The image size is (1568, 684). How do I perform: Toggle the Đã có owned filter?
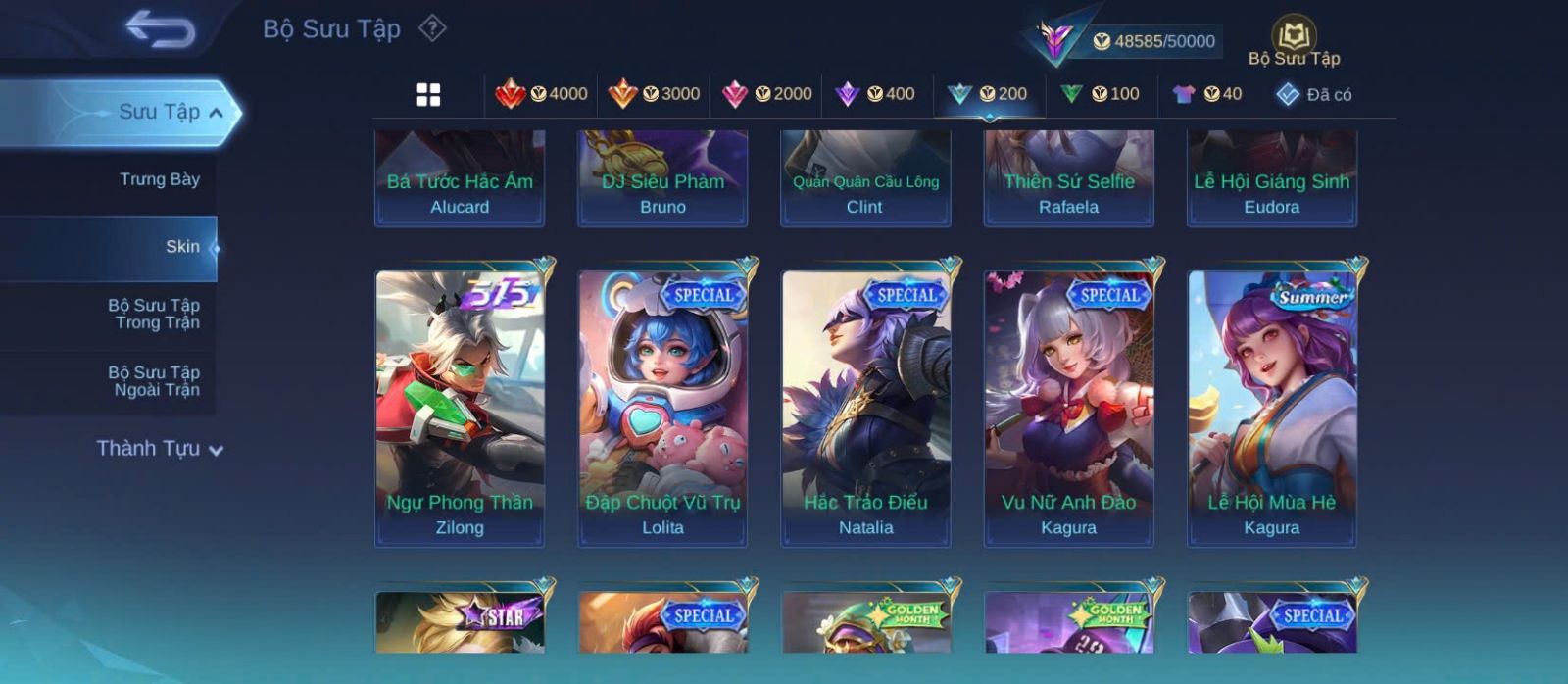1314,94
